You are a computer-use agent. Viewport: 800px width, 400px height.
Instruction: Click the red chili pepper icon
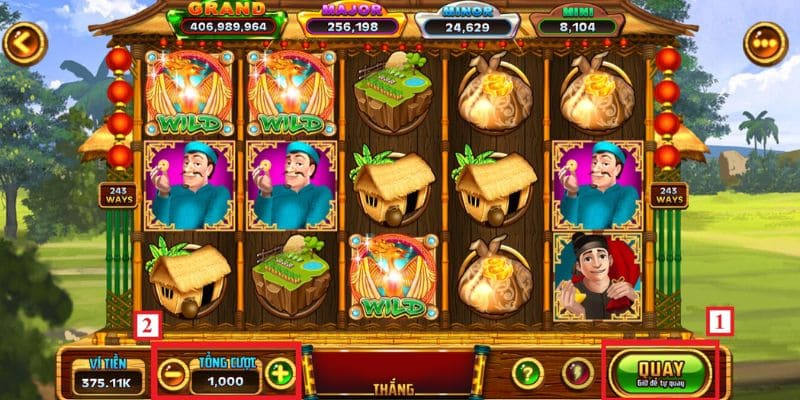point(577,373)
